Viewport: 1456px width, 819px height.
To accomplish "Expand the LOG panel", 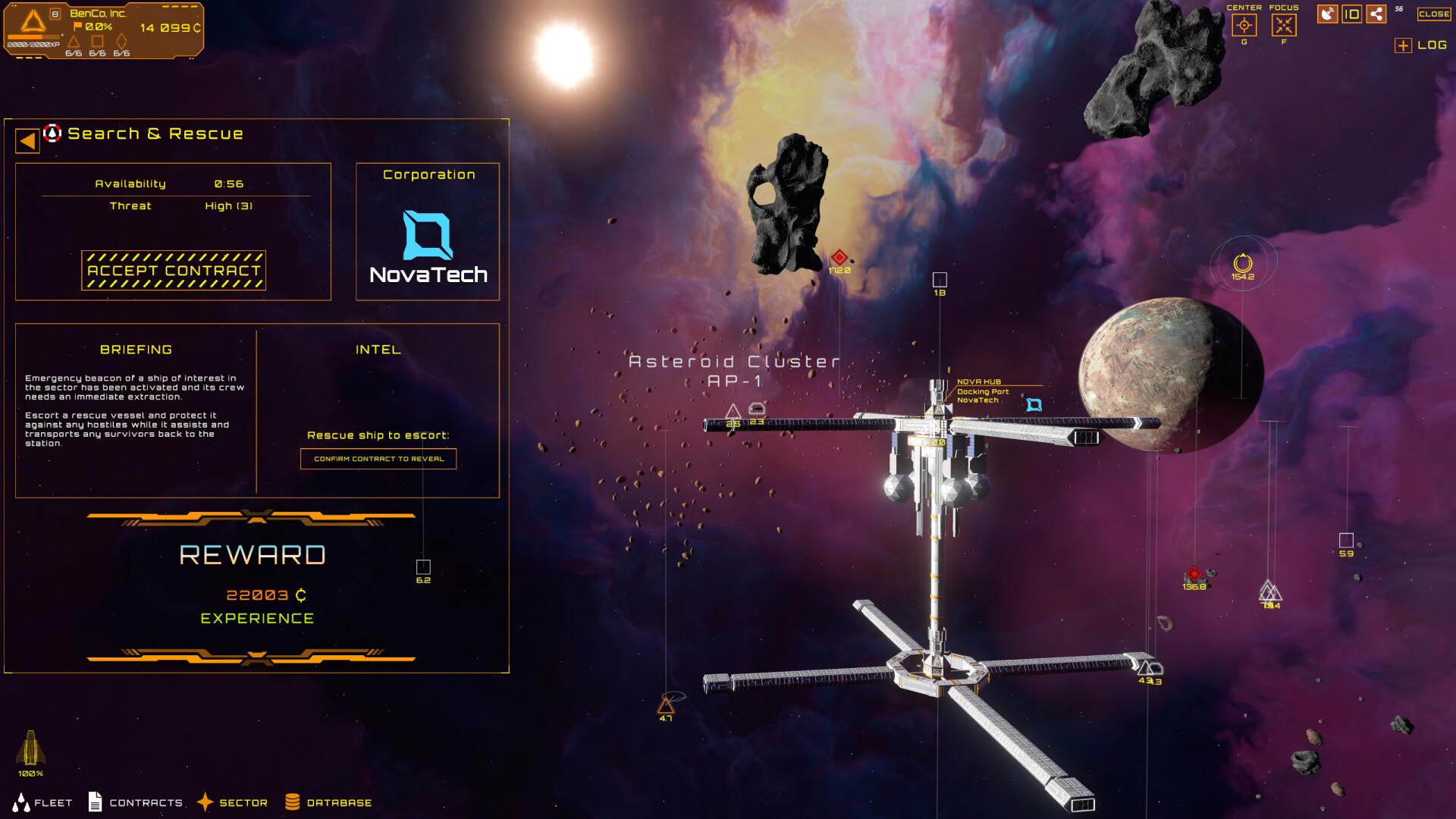I will click(x=1403, y=47).
